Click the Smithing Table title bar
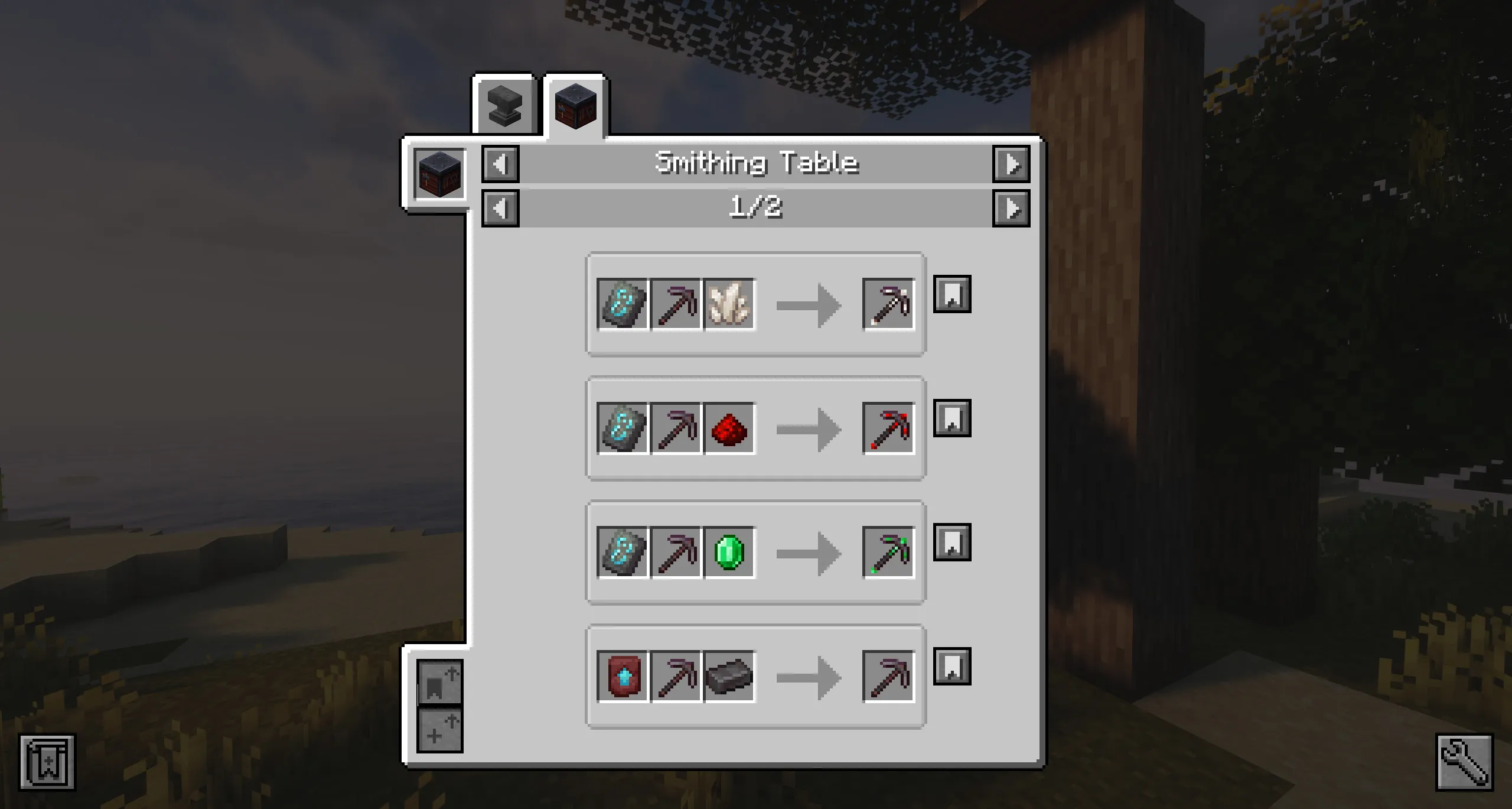 coord(756,164)
